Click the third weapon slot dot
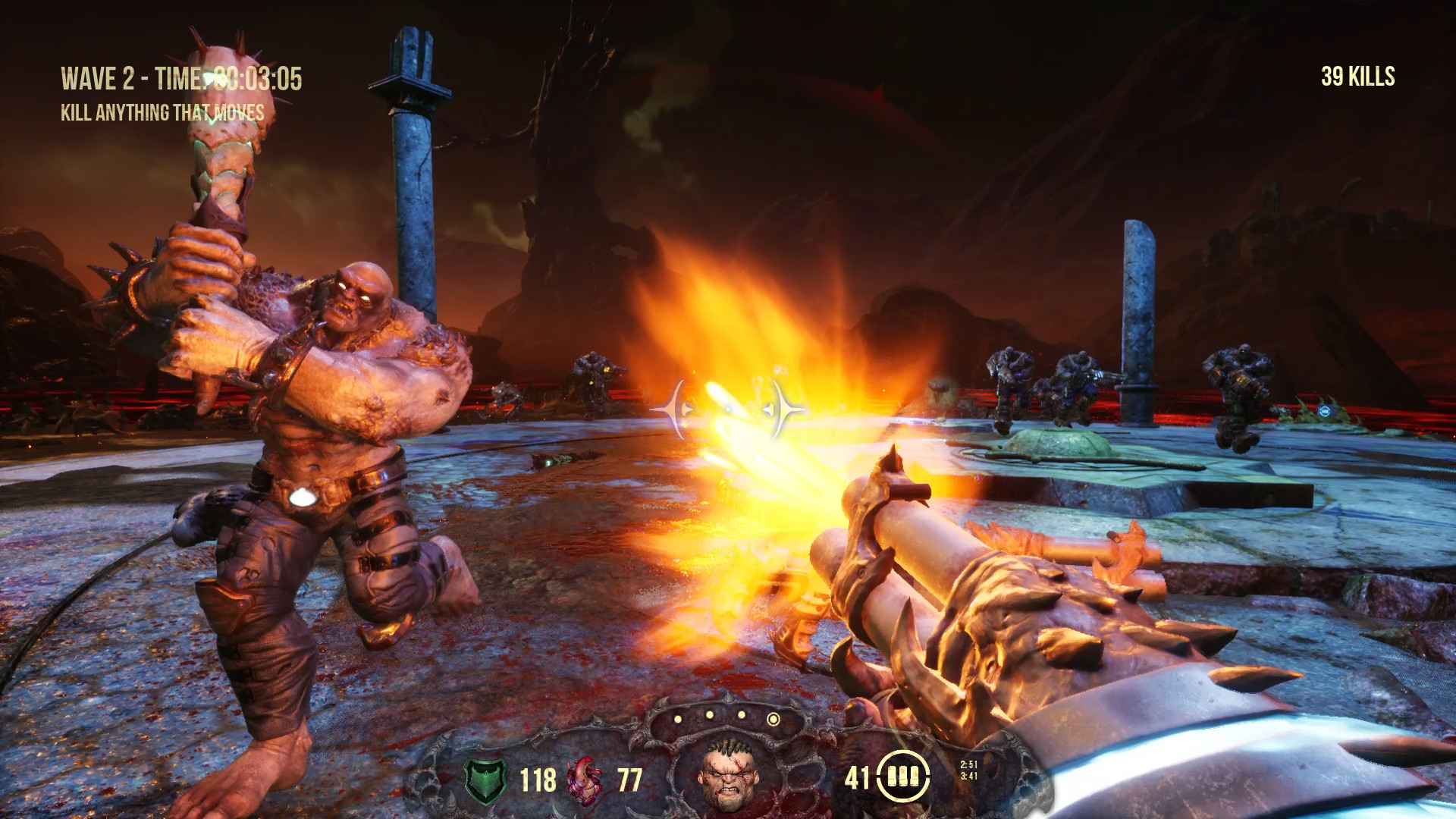The image size is (1456, 819). pos(741,714)
